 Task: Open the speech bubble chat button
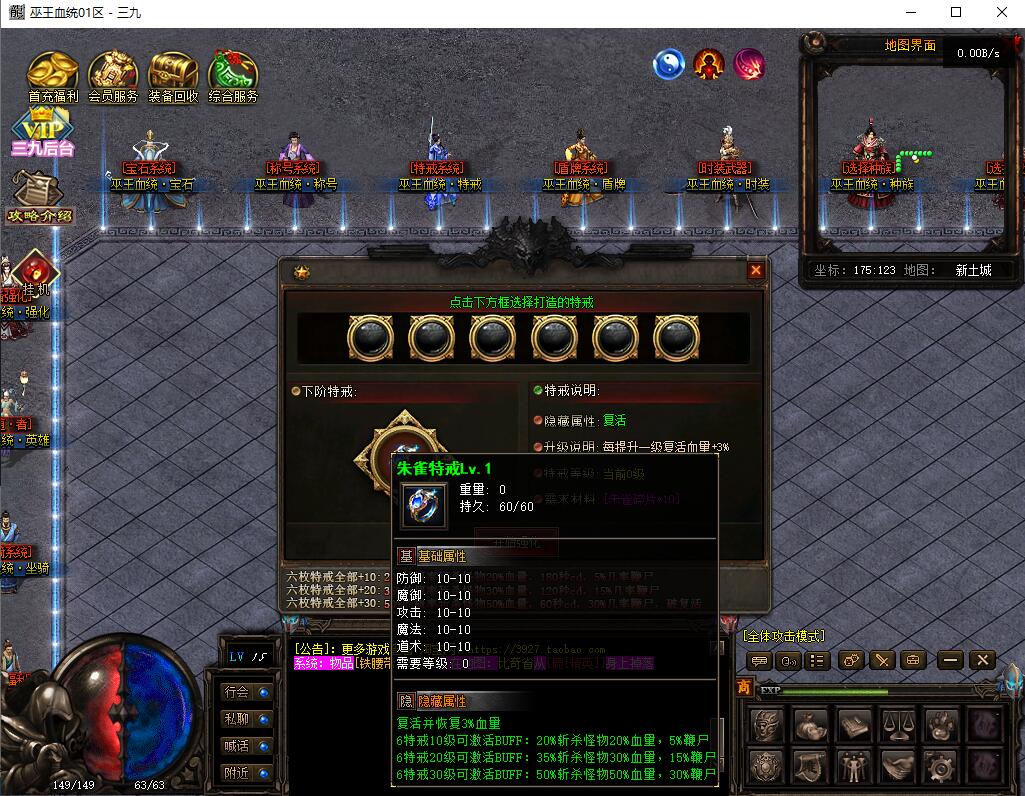(759, 660)
